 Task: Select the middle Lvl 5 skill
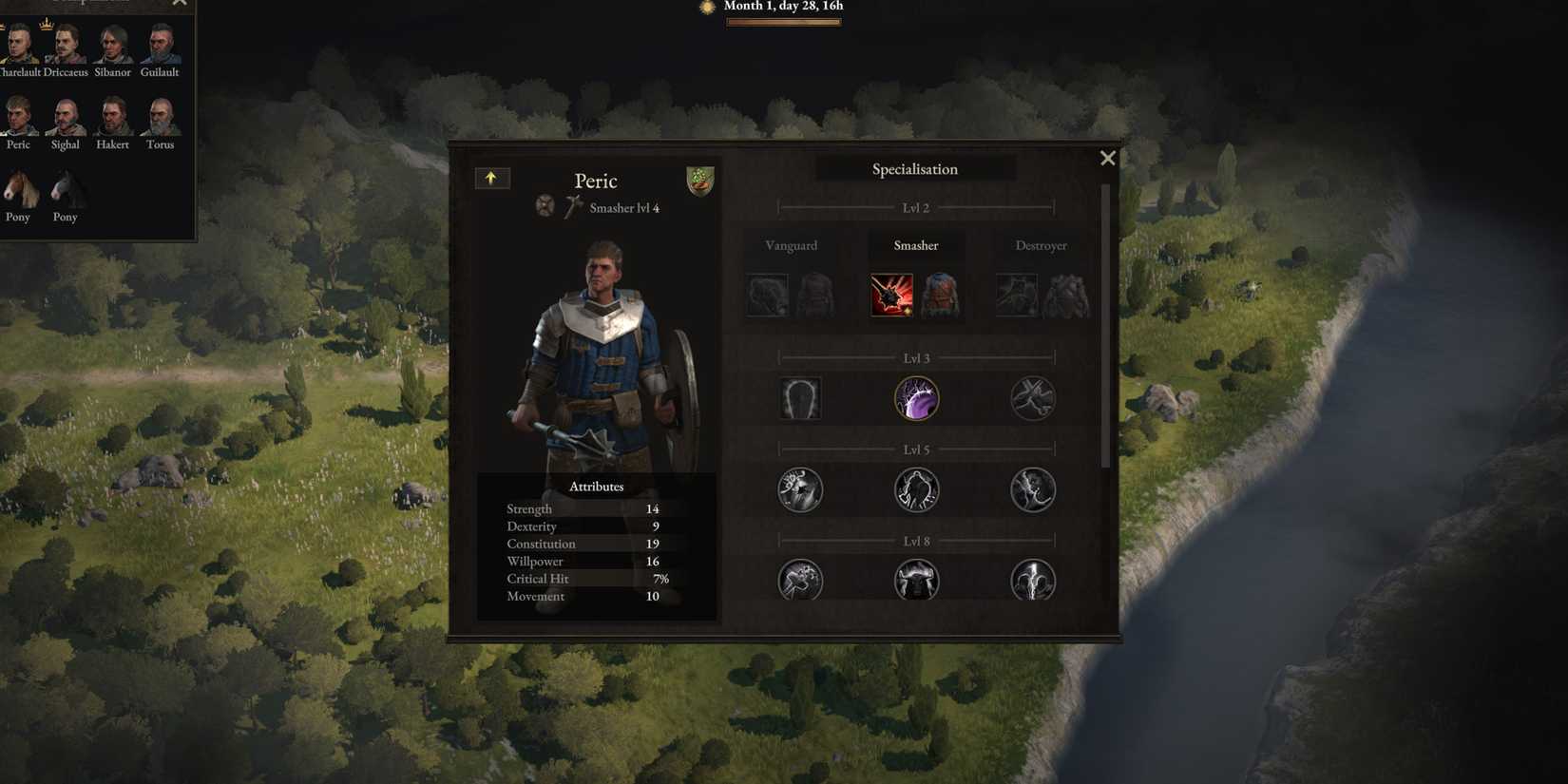(x=916, y=488)
